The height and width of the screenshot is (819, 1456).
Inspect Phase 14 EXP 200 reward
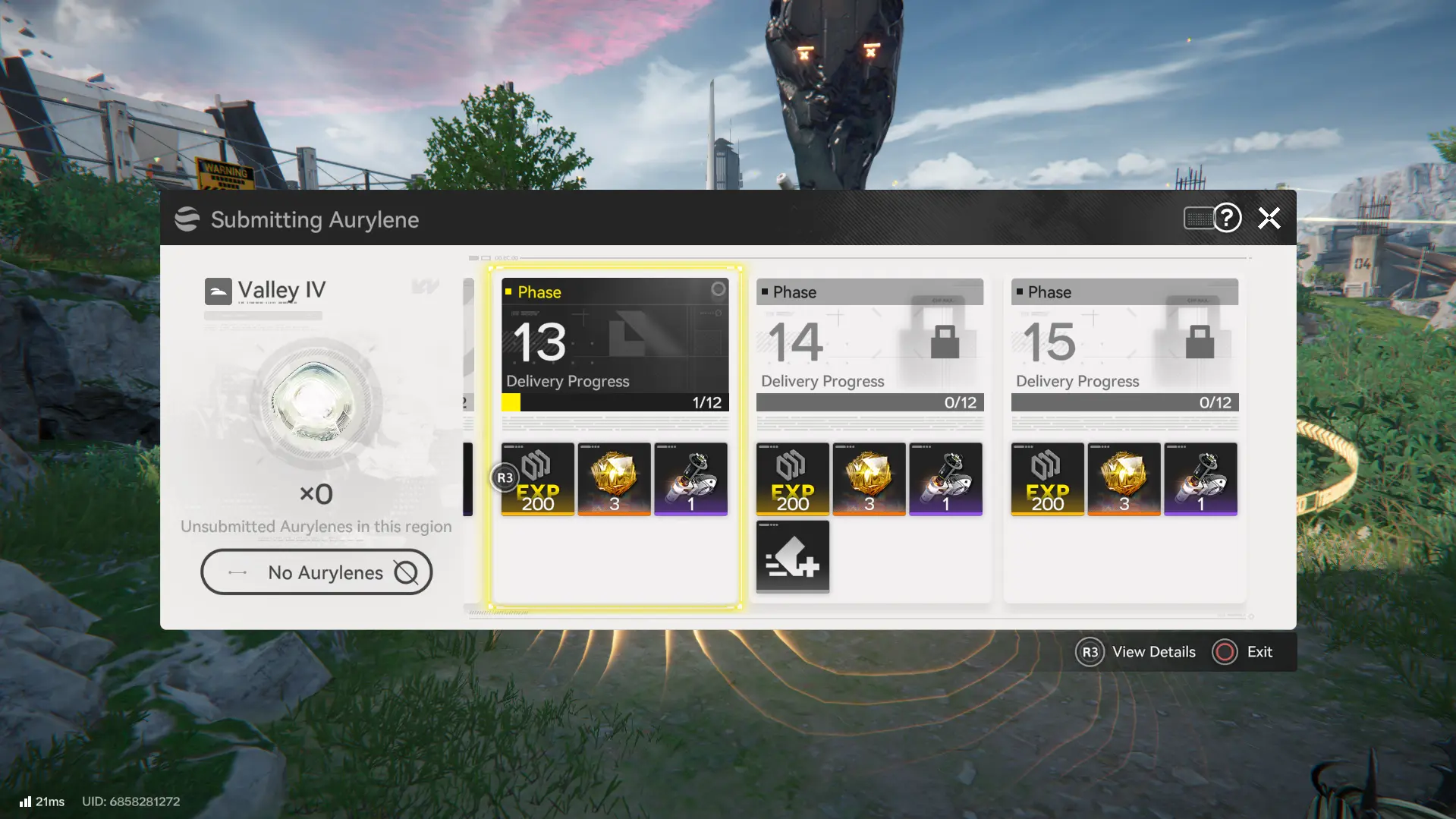click(x=793, y=479)
